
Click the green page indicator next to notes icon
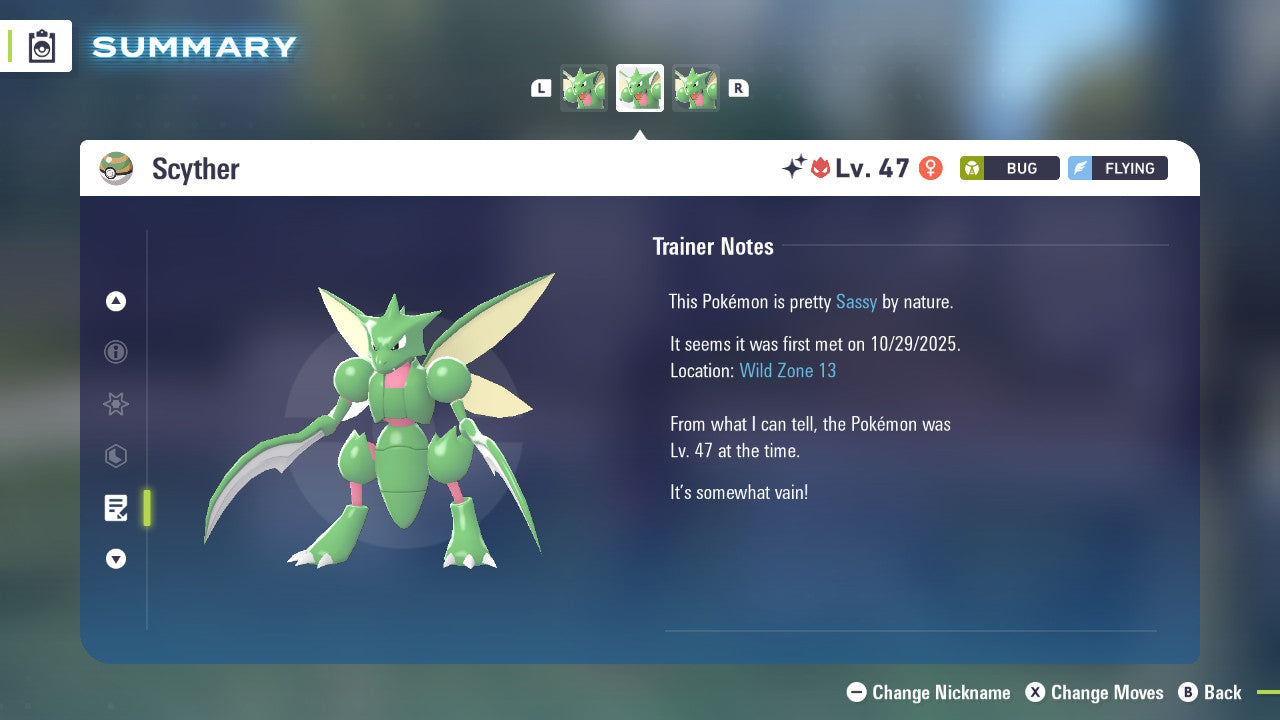tap(147, 508)
